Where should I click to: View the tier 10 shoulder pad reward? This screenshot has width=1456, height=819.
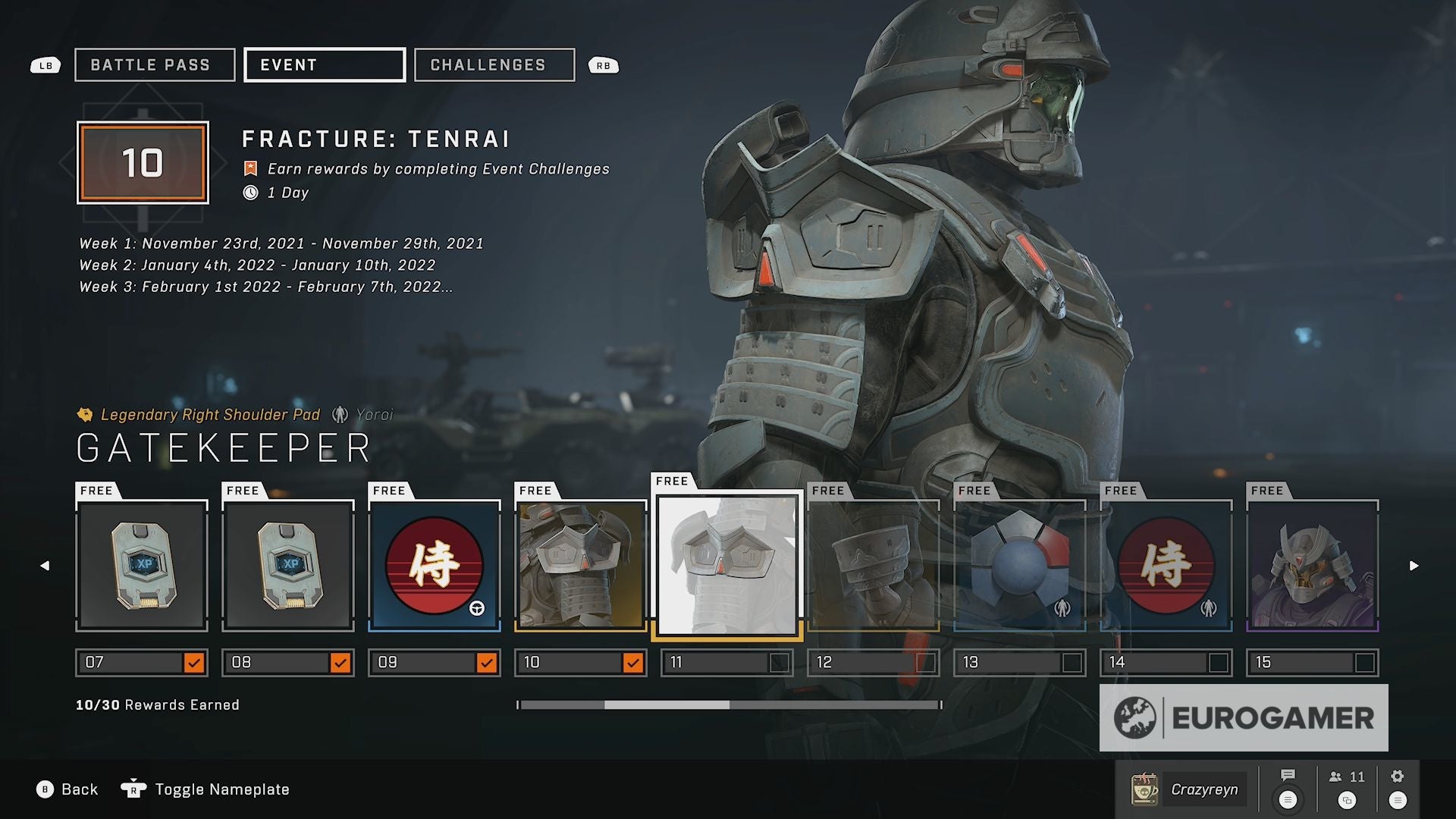(x=581, y=566)
